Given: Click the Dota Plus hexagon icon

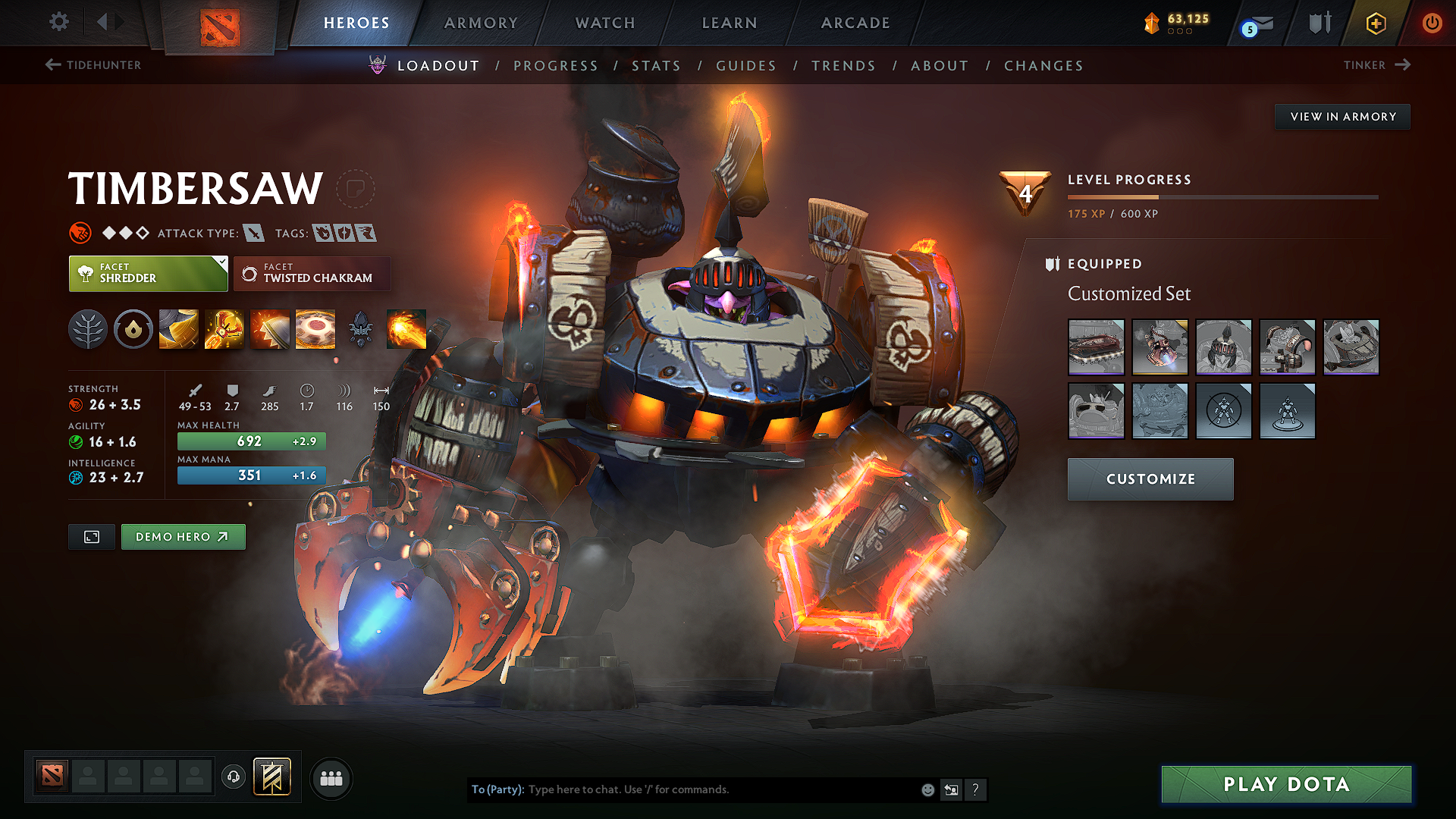Looking at the screenshot, I should tap(1375, 24).
